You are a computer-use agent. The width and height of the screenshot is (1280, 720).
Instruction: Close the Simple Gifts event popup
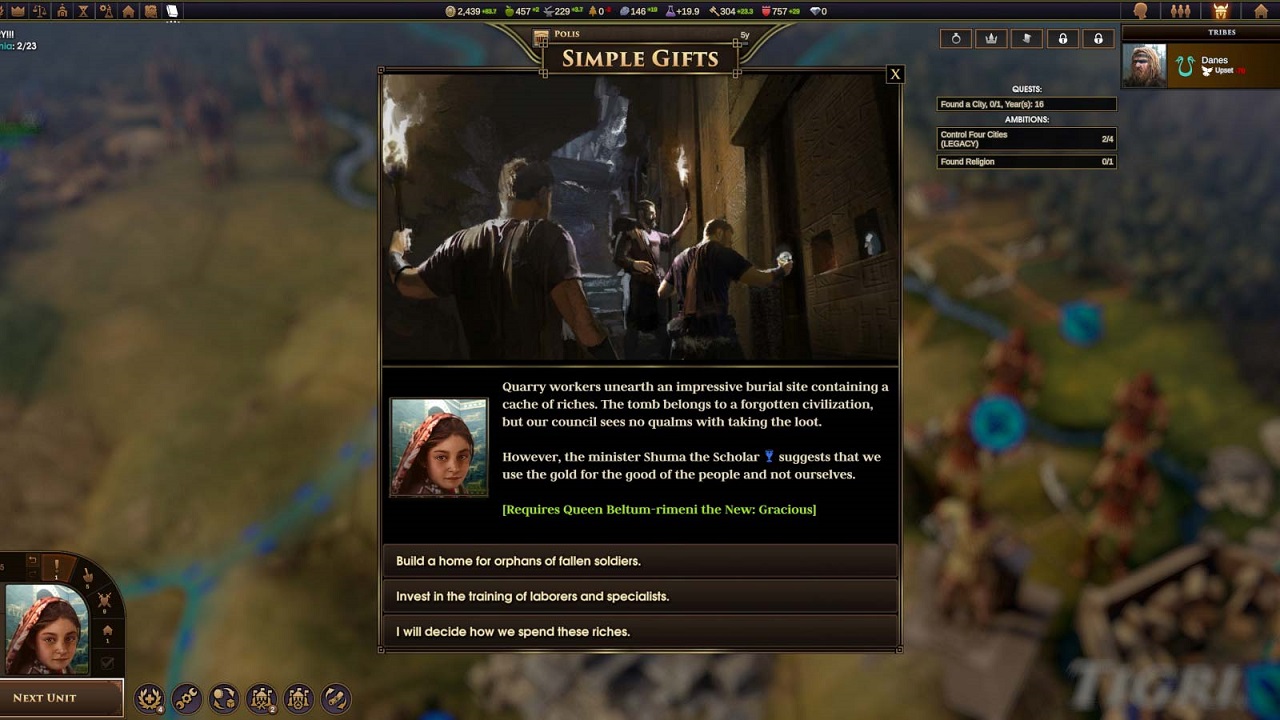click(x=895, y=74)
